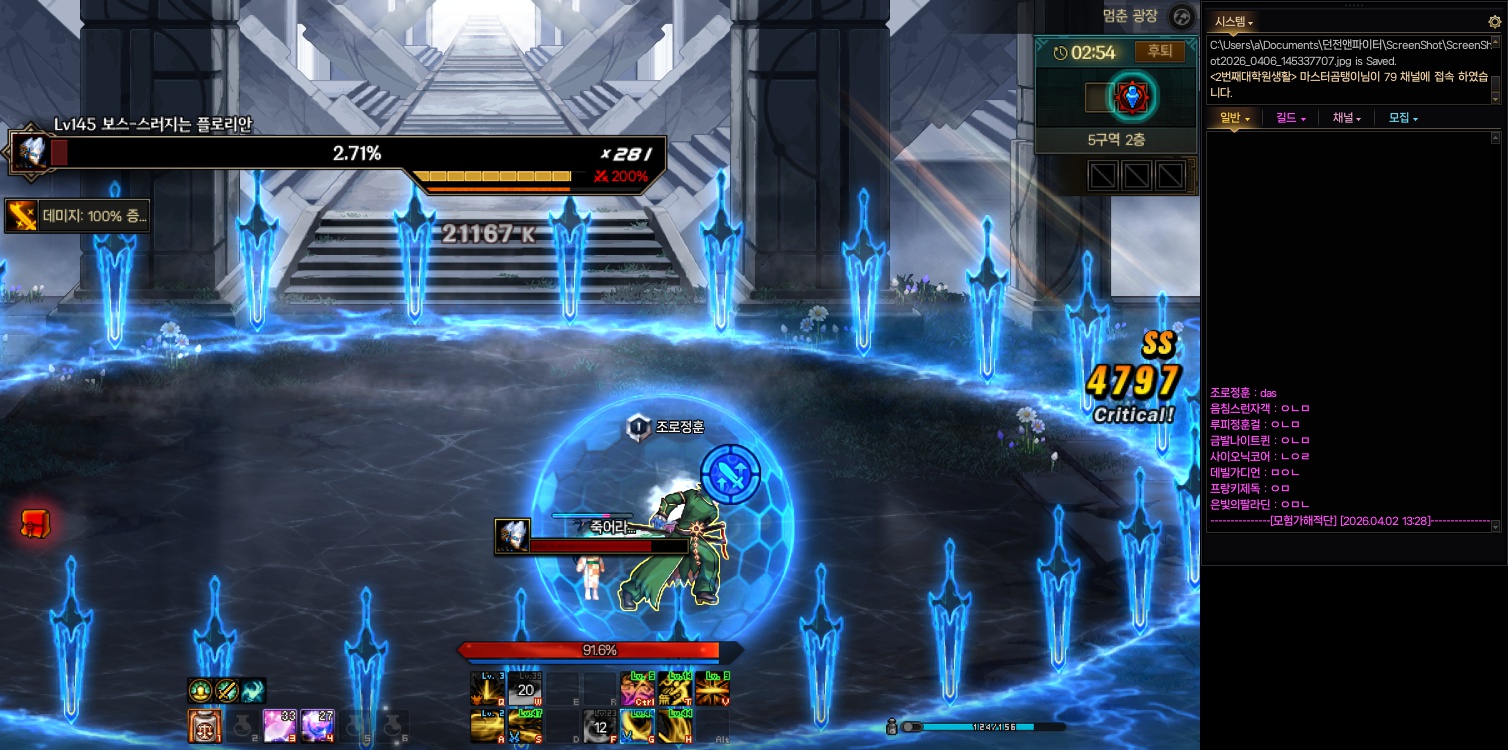Expand the 시스템 chat dropdown
1508x750 pixels.
1233,21
